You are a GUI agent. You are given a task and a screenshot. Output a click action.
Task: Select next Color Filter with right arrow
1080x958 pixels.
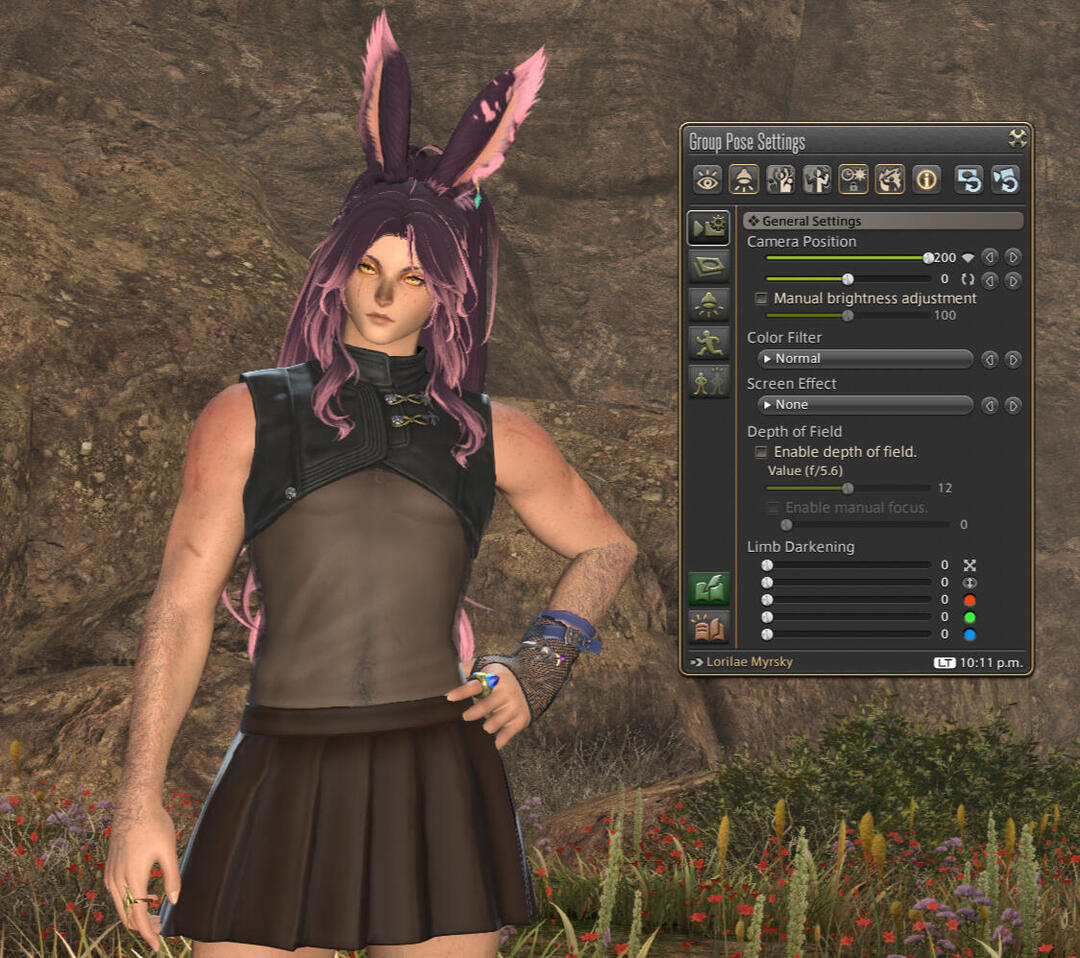point(1012,359)
